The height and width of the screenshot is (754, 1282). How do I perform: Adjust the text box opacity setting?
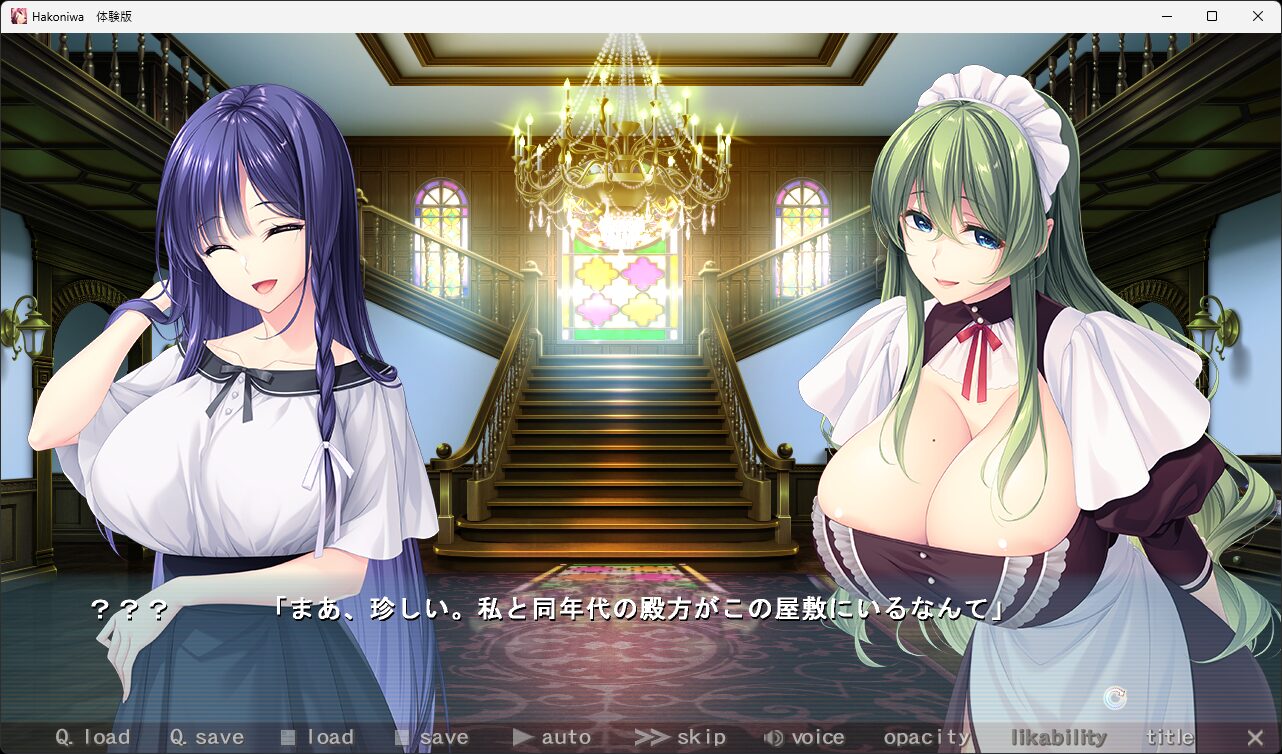pos(927,738)
